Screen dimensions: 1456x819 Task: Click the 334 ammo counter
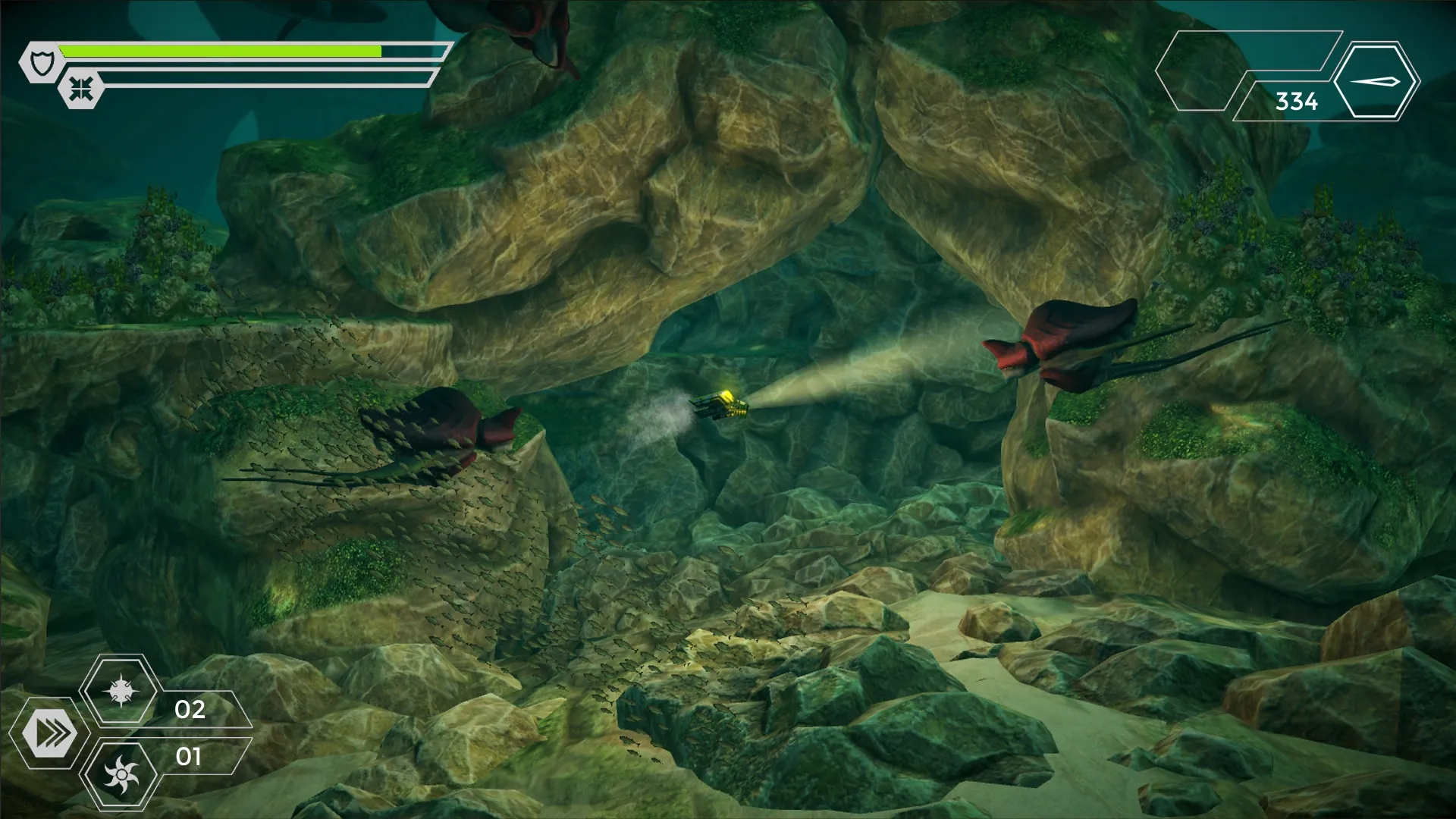(x=1298, y=99)
